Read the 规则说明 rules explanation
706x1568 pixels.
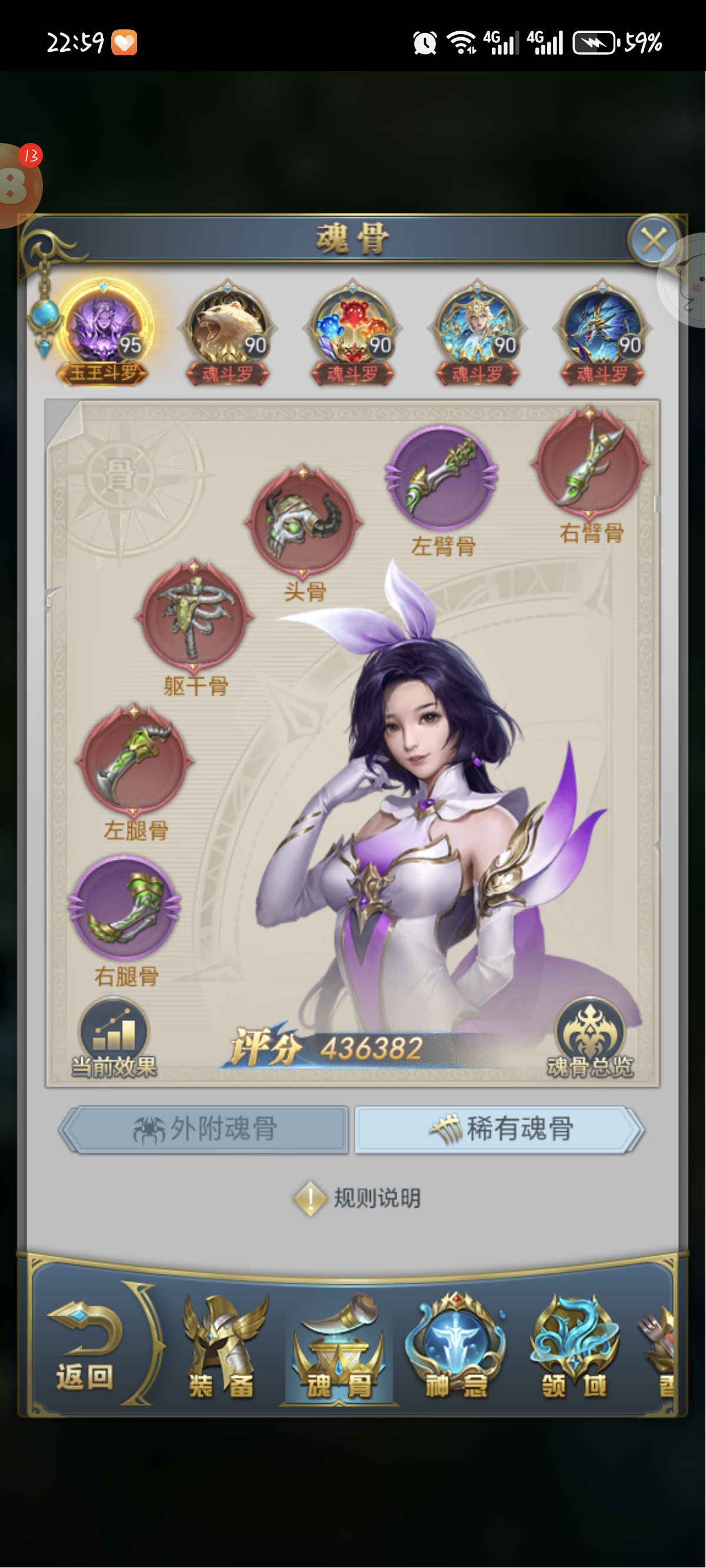point(358,1198)
